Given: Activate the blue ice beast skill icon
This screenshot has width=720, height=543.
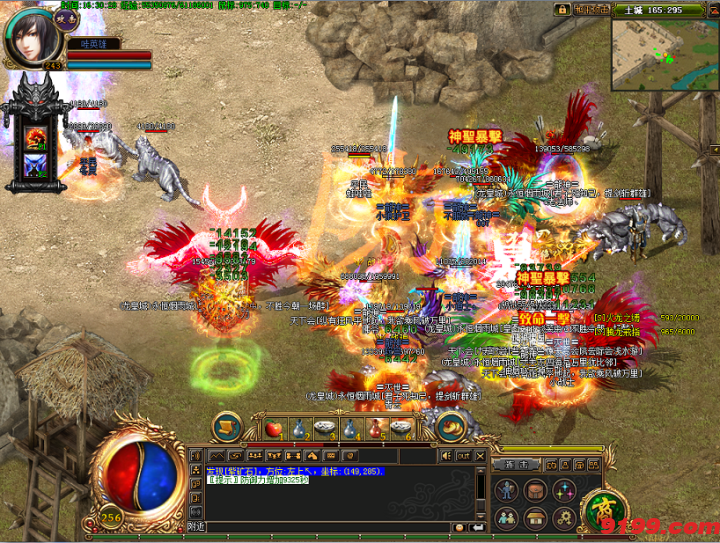Looking at the screenshot, I should coord(38,165).
